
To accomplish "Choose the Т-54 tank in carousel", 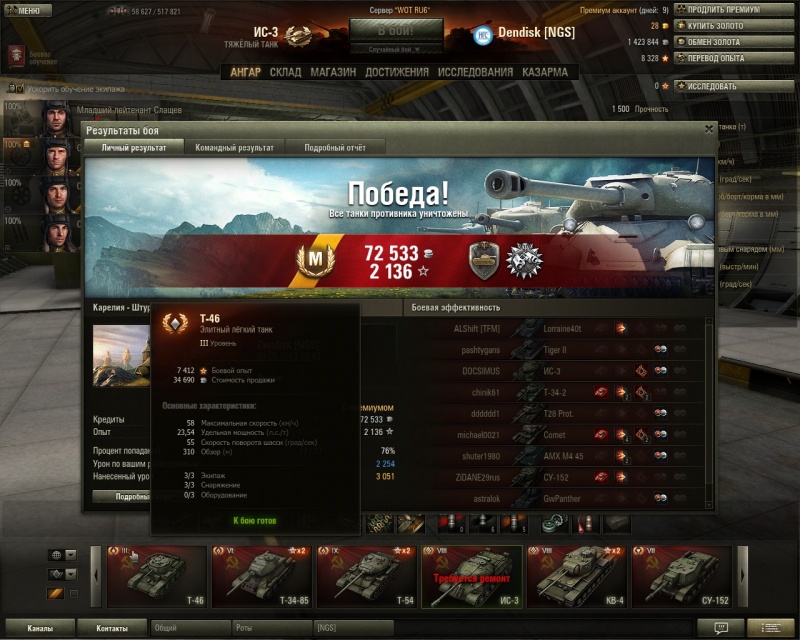I will [x=367, y=577].
